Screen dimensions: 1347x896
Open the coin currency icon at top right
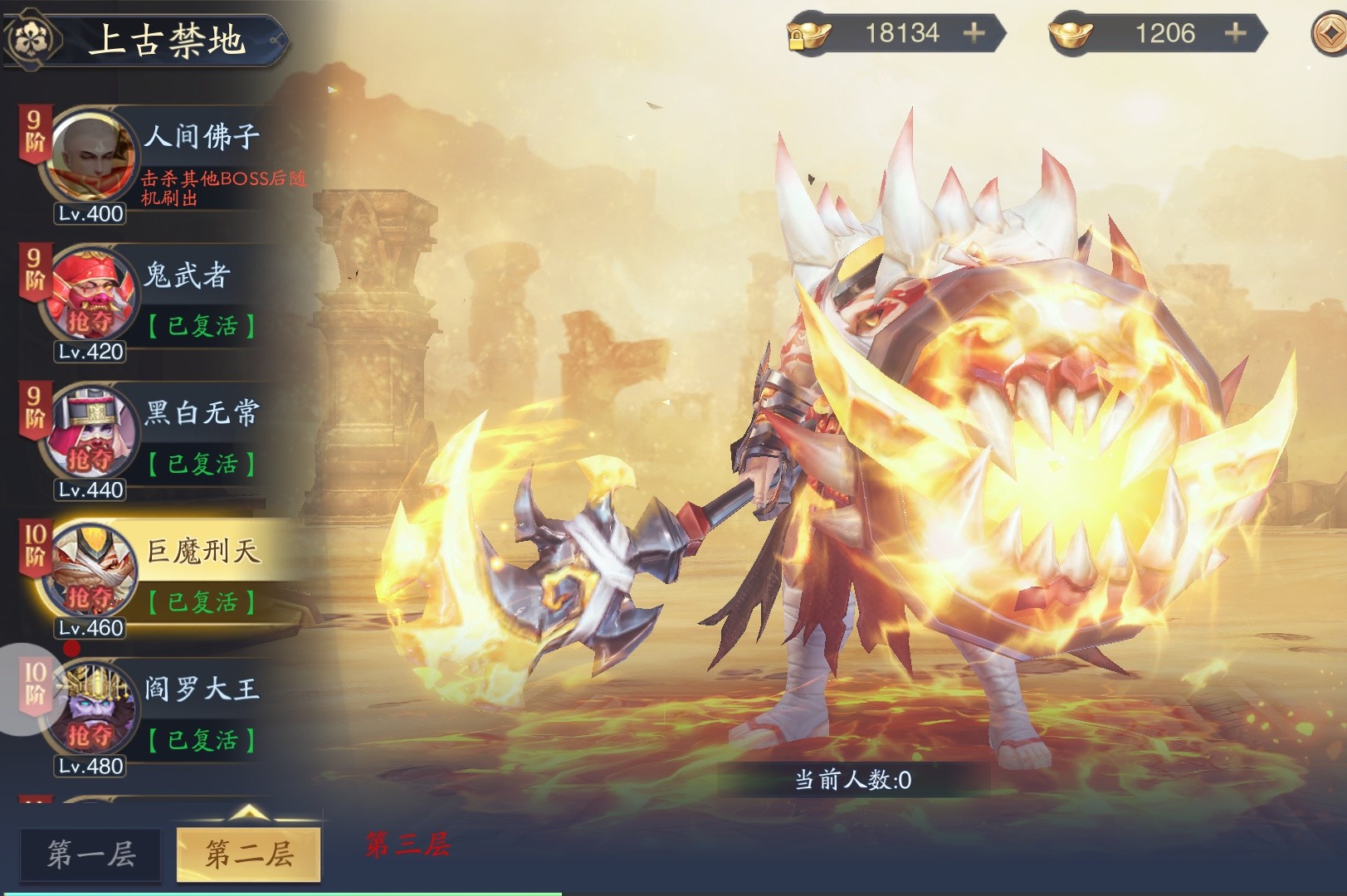coord(1330,35)
